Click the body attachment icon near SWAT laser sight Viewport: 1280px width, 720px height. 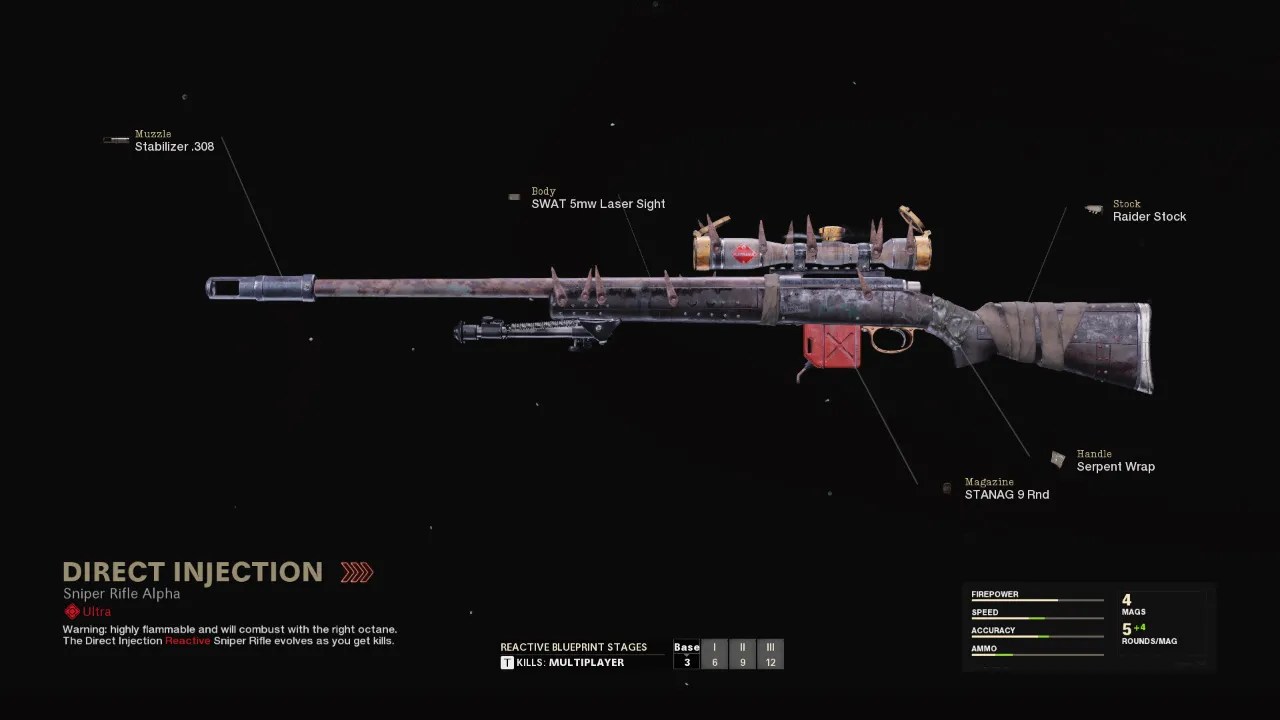point(514,197)
